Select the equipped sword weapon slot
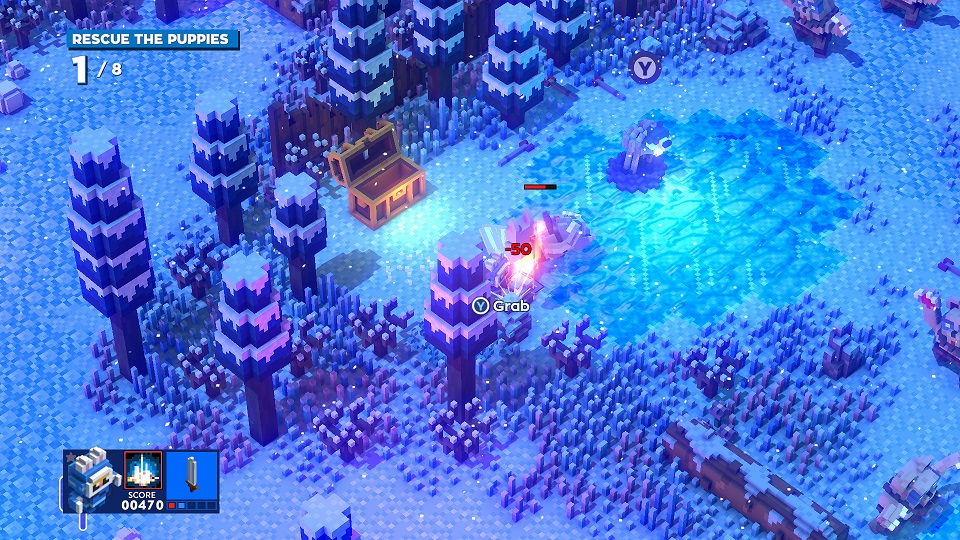The image size is (960, 540). (x=190, y=474)
